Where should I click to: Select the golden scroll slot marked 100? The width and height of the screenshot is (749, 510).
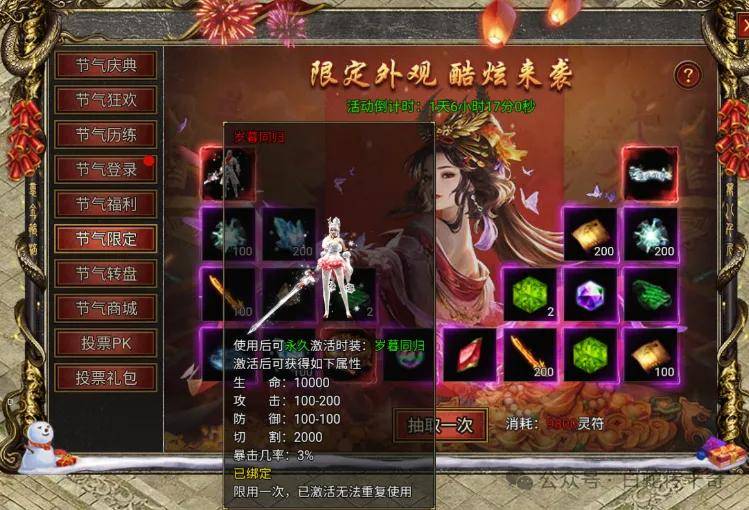click(650, 354)
